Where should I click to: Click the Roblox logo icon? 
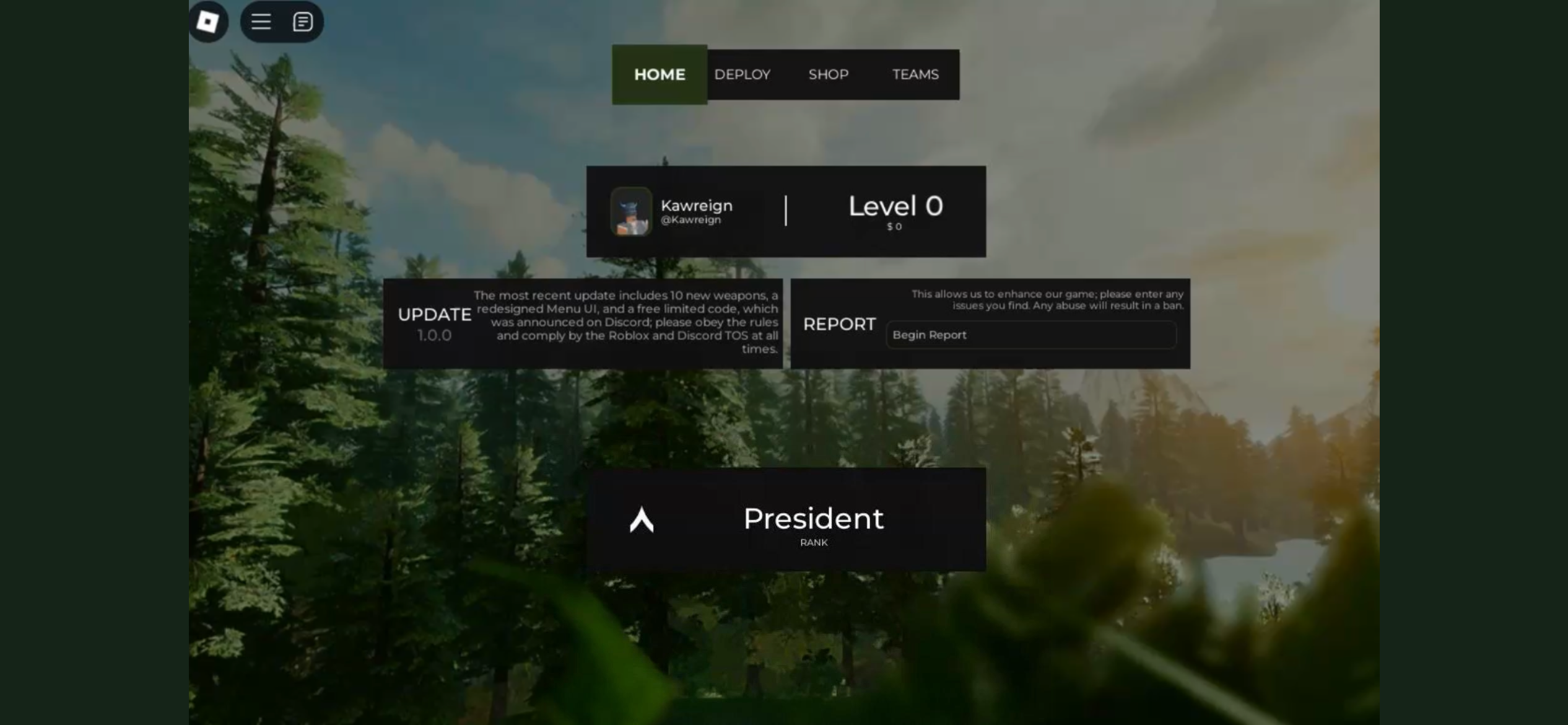(x=207, y=21)
